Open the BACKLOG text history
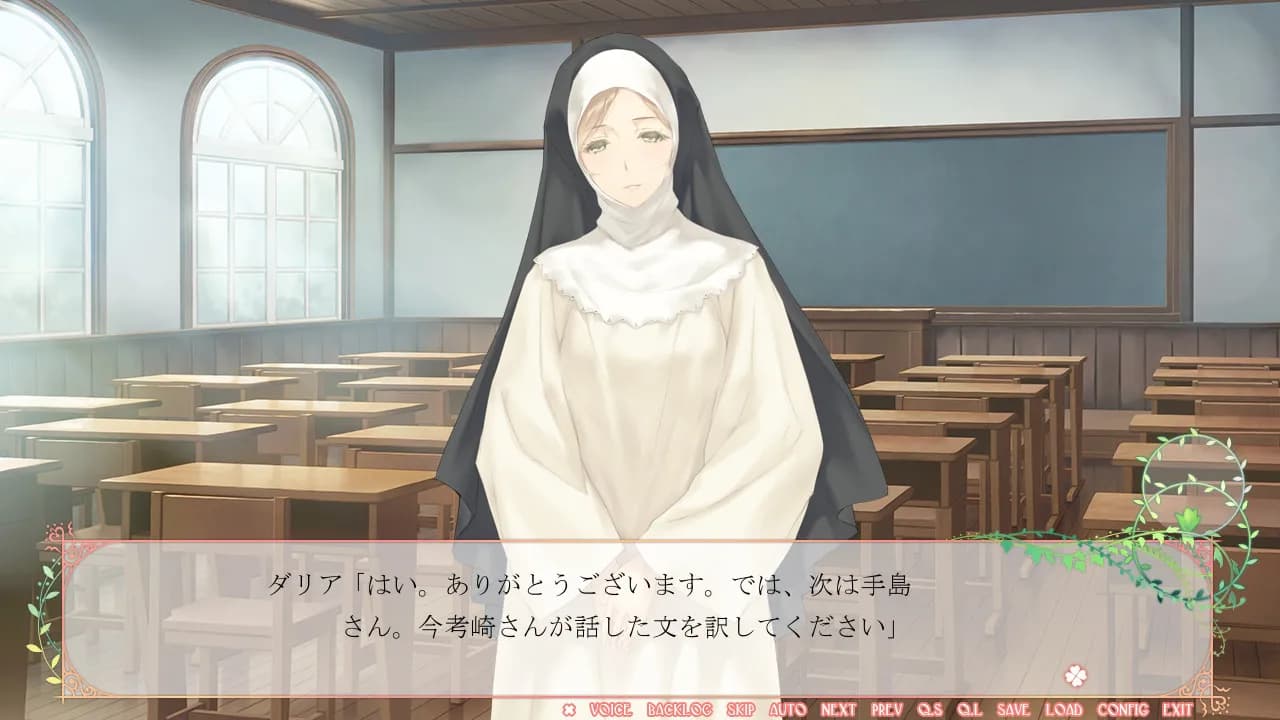The height and width of the screenshot is (720, 1280). click(x=681, y=707)
